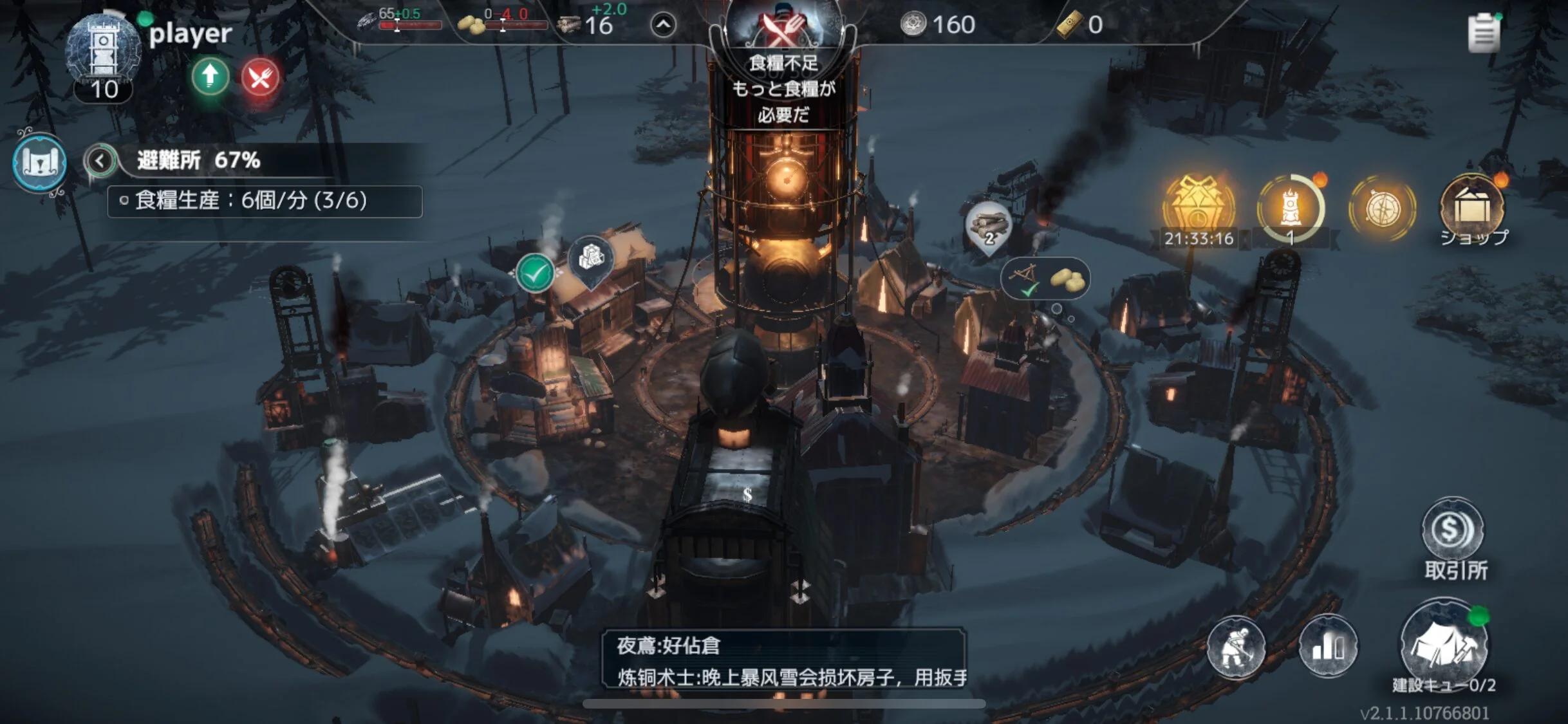Collapse the shelter objective panel arrow
The image size is (1568, 724).
click(100, 160)
